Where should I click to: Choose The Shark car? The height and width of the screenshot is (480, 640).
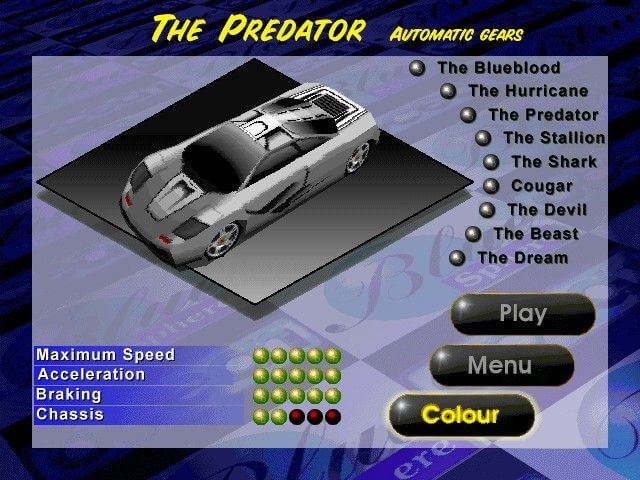pyautogui.click(x=553, y=162)
